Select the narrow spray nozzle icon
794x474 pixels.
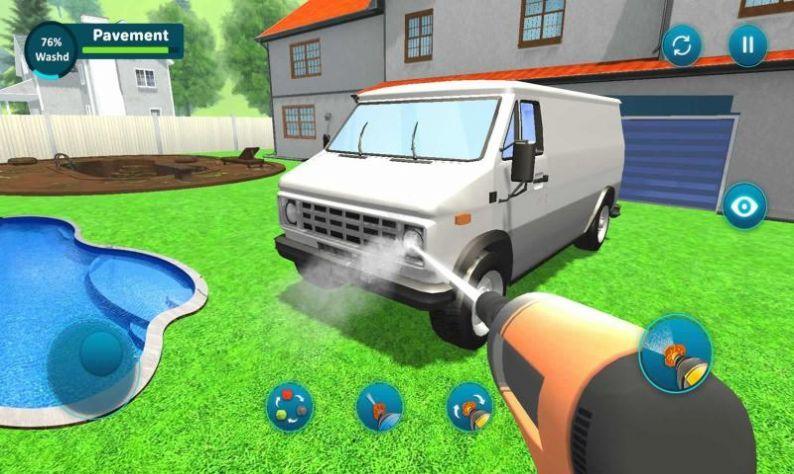point(380,407)
